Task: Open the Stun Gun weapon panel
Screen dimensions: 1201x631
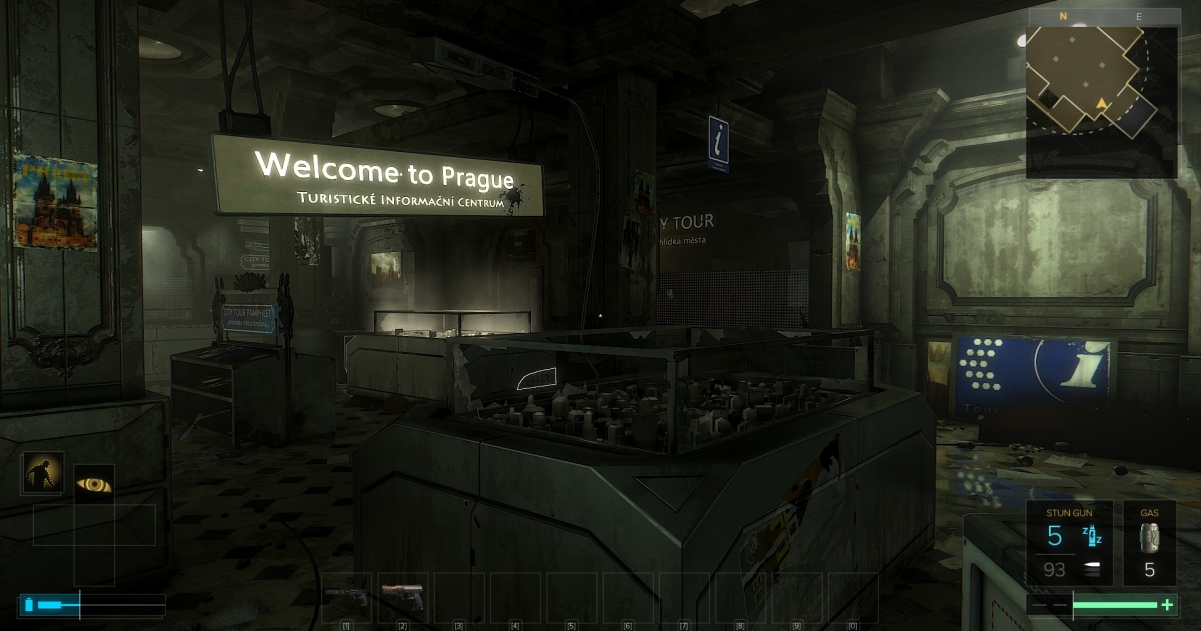Action: click(1069, 542)
